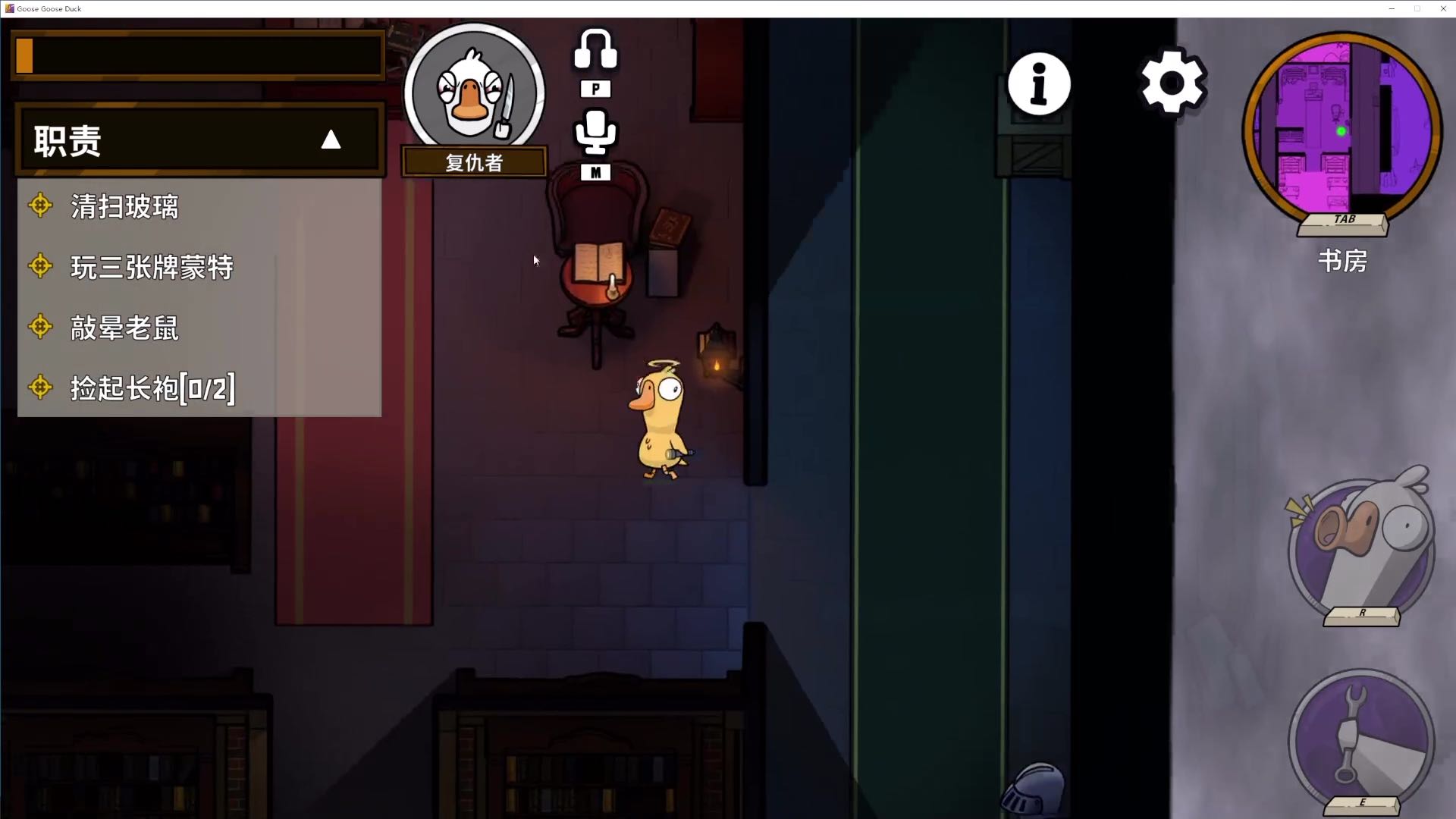Activate the goose honk report ability
This screenshot has width=1456, height=819.
1362,548
